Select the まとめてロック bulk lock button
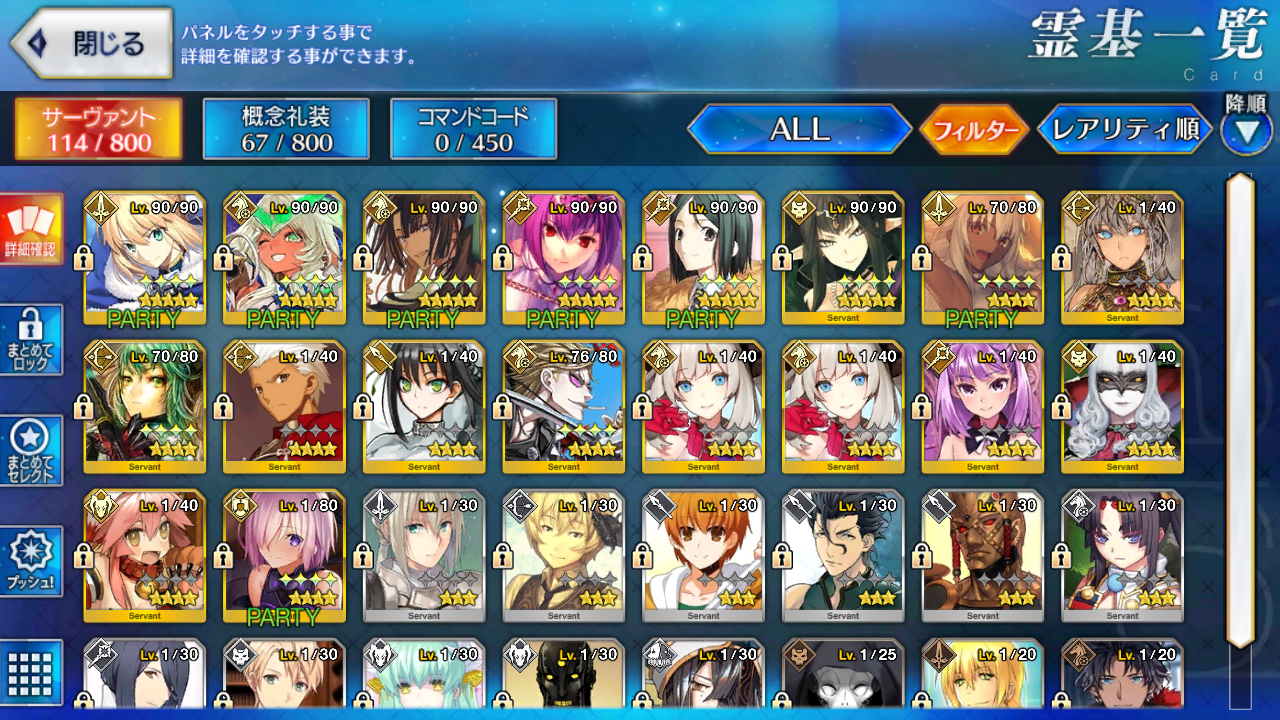The image size is (1280, 720). 31,339
